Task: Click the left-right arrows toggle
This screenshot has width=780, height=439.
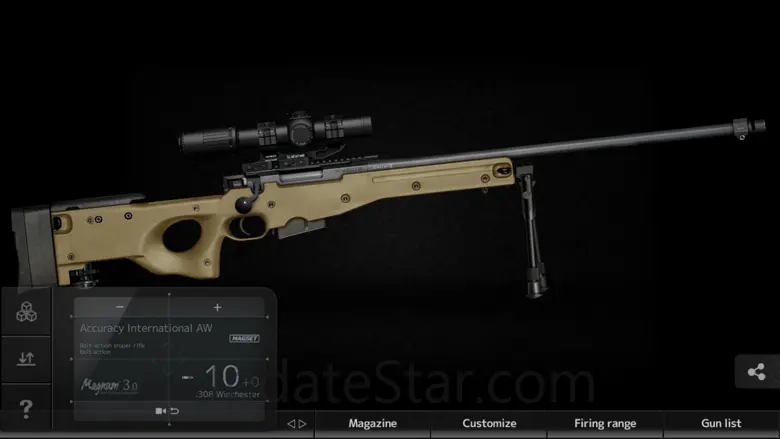Action: click(297, 423)
